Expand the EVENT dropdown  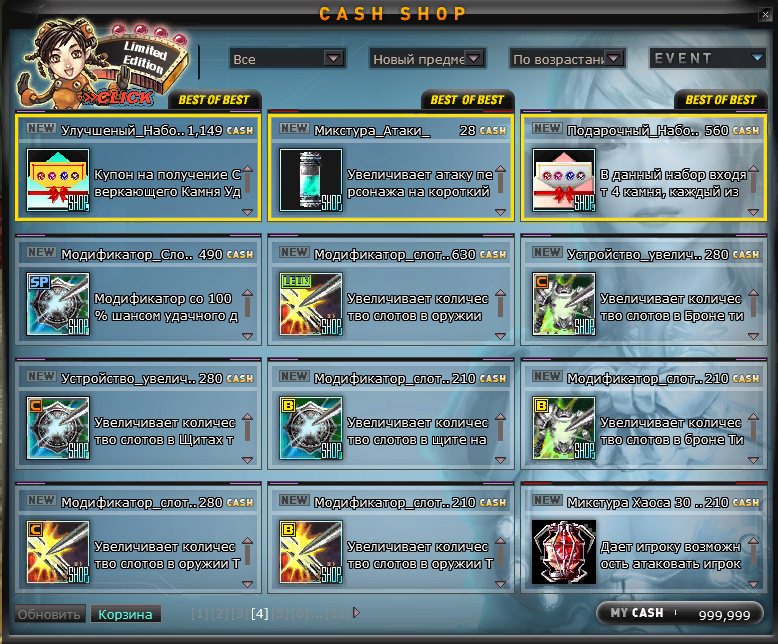tap(708, 59)
